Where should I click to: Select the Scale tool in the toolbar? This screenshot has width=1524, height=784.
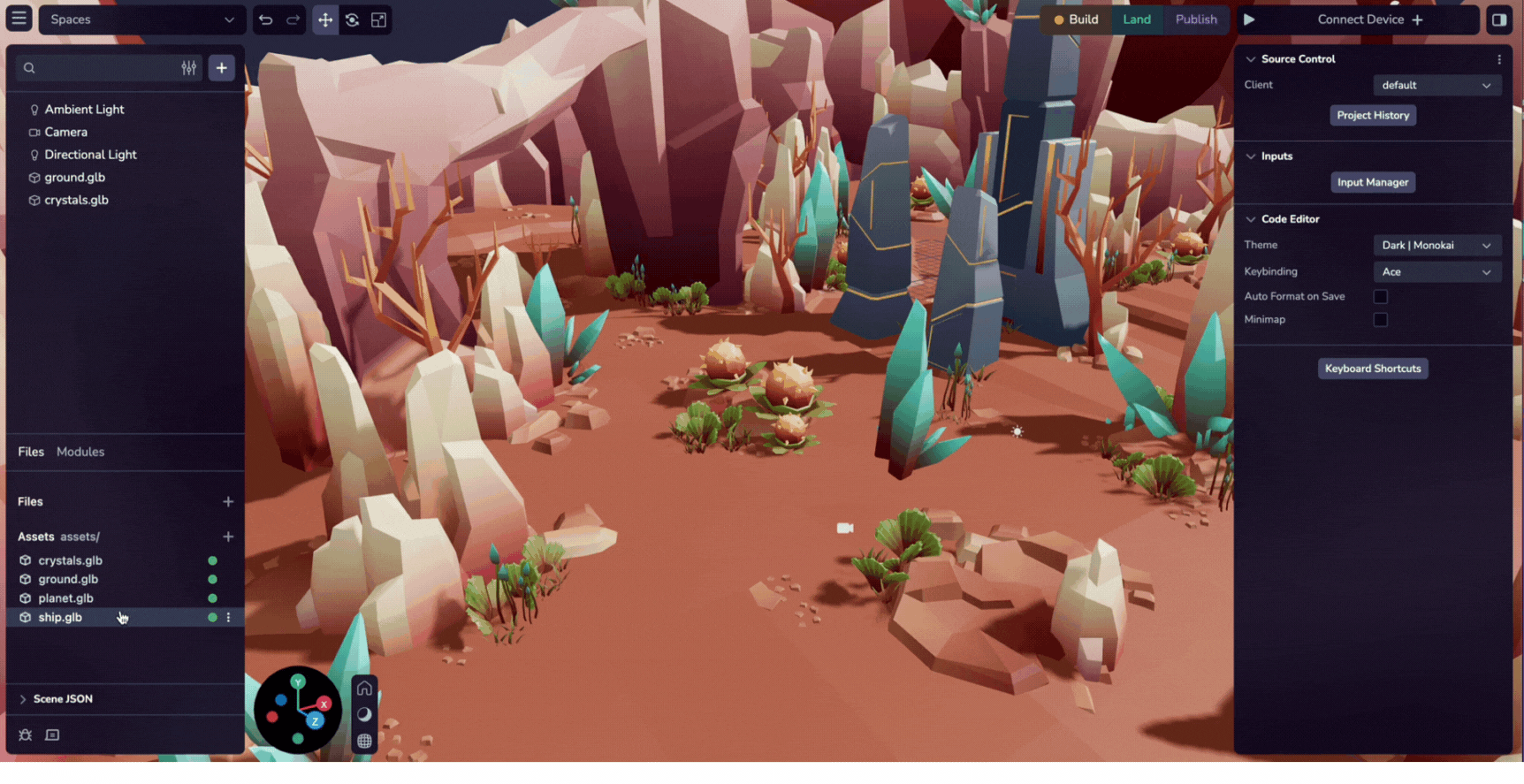point(378,19)
